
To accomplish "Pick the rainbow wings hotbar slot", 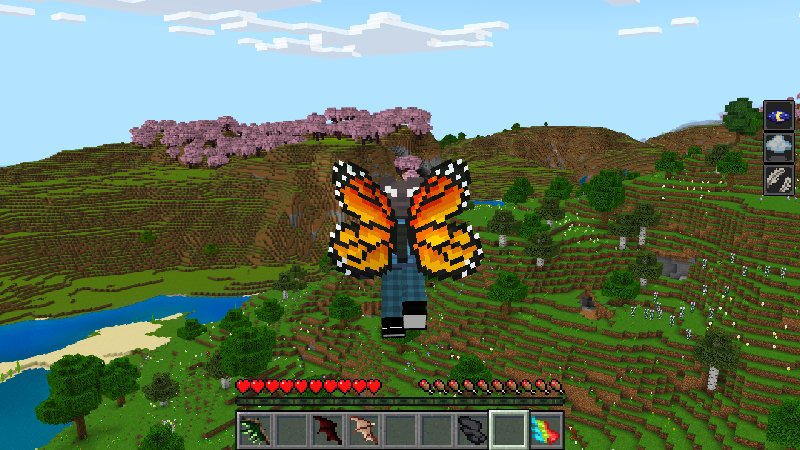I will coord(545,431).
